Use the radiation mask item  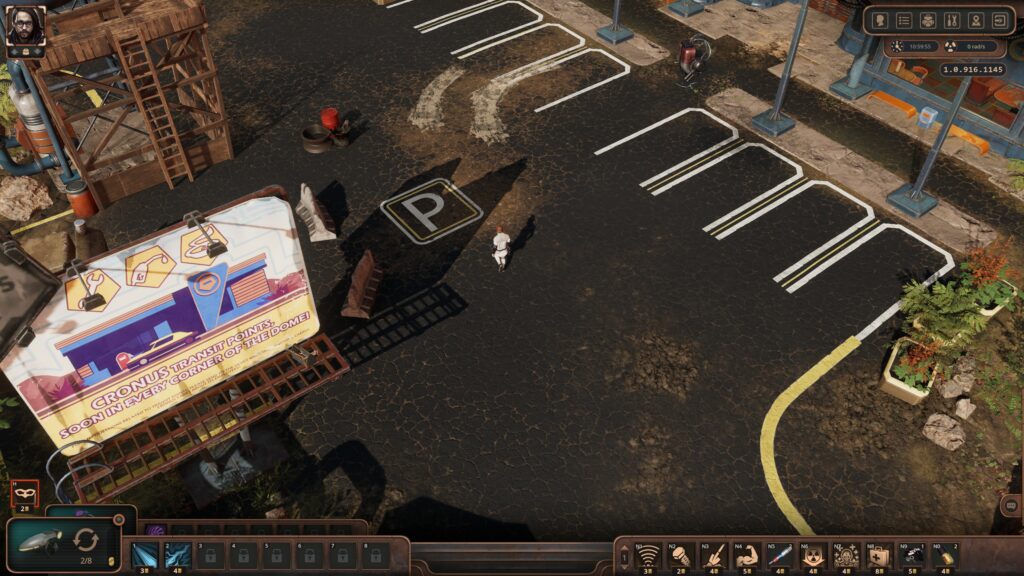click(812, 555)
